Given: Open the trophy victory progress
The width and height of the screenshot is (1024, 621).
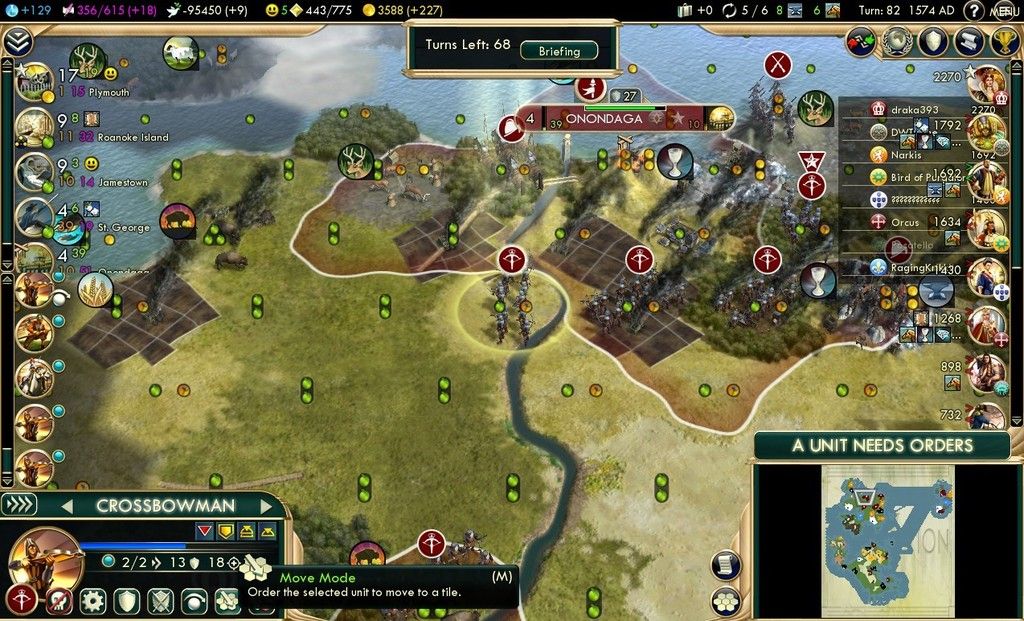Looking at the screenshot, I should coord(1004,42).
